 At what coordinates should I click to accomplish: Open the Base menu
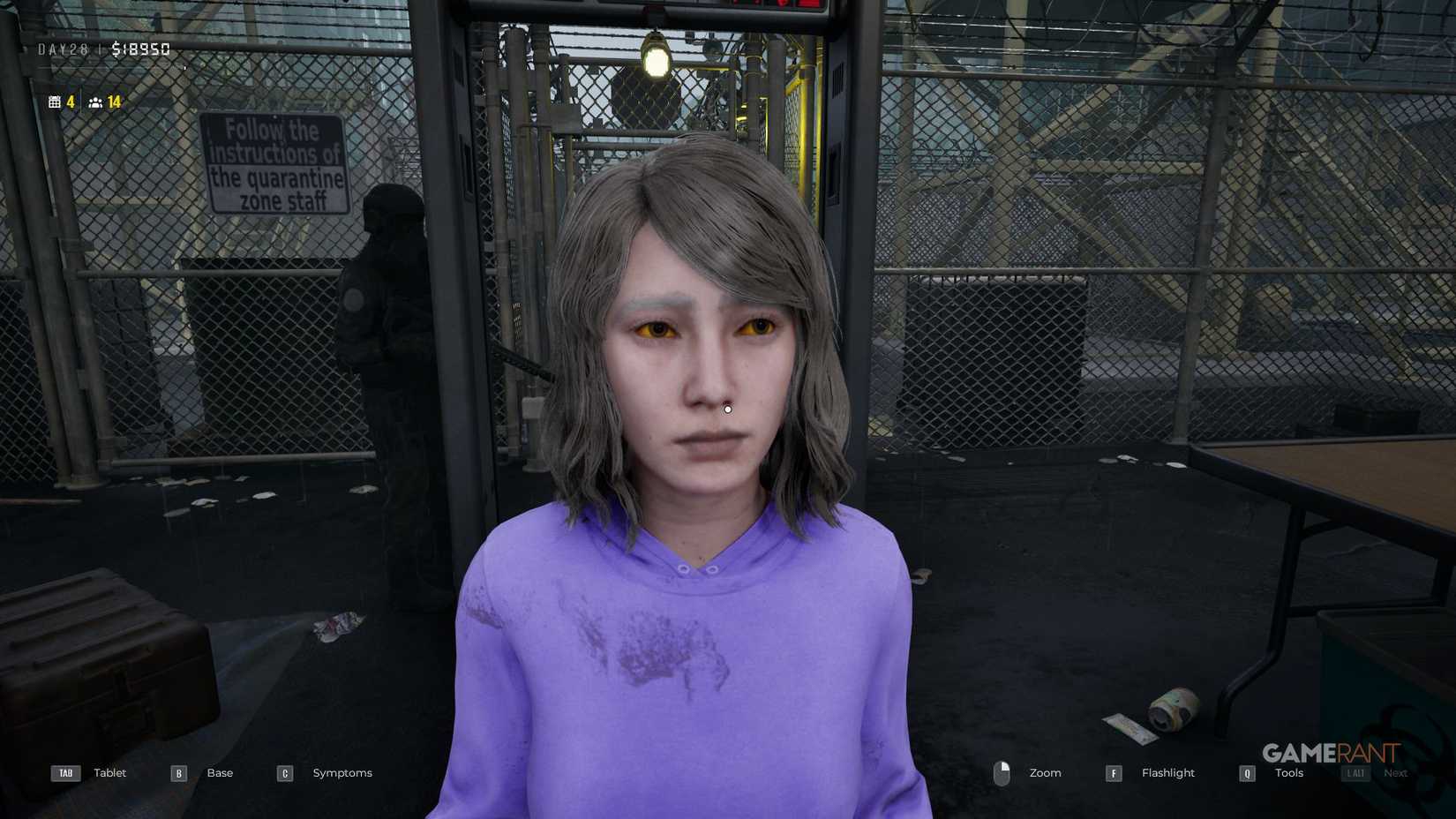coord(219,772)
